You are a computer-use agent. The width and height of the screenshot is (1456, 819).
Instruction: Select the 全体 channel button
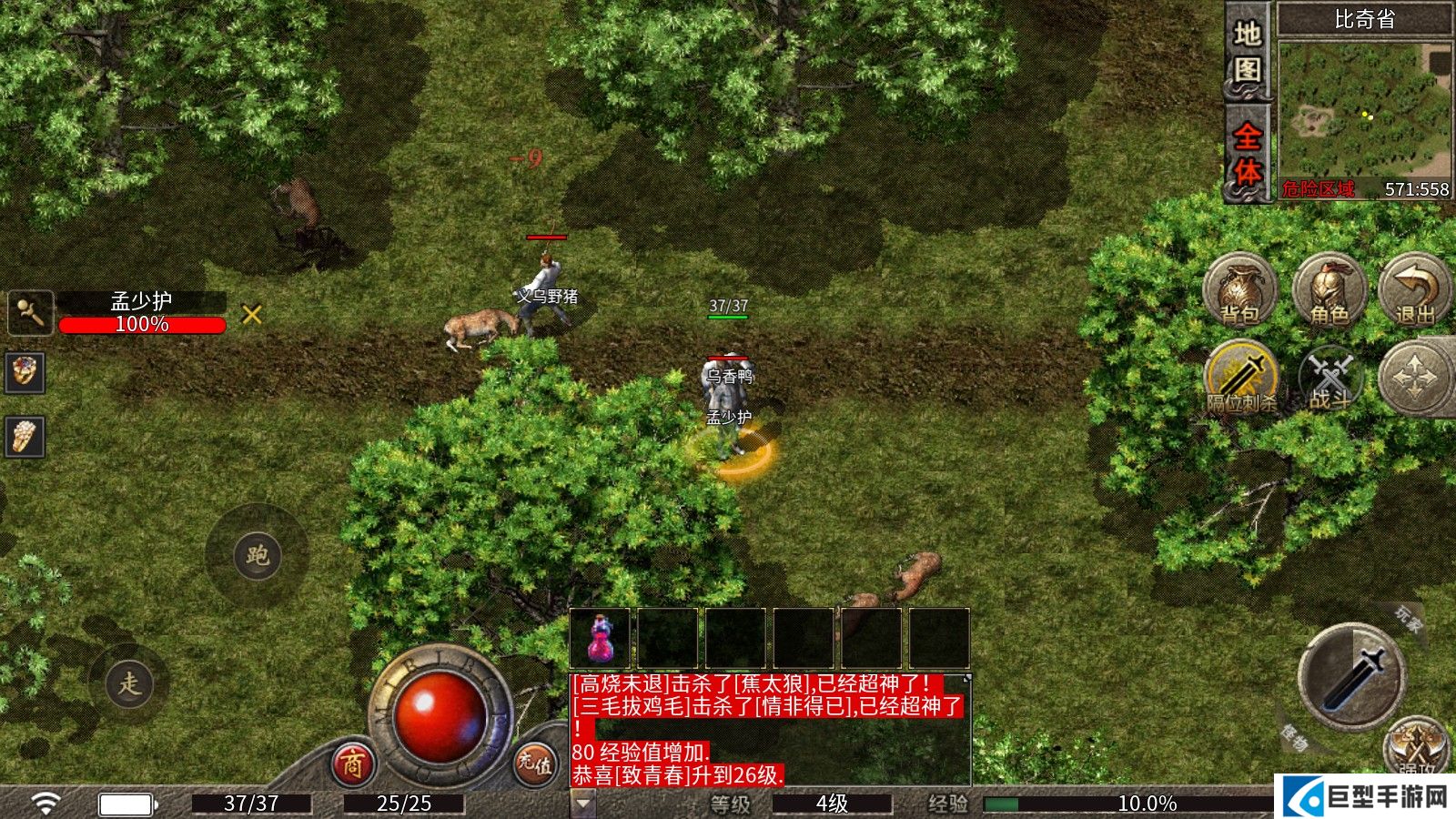tap(1247, 153)
